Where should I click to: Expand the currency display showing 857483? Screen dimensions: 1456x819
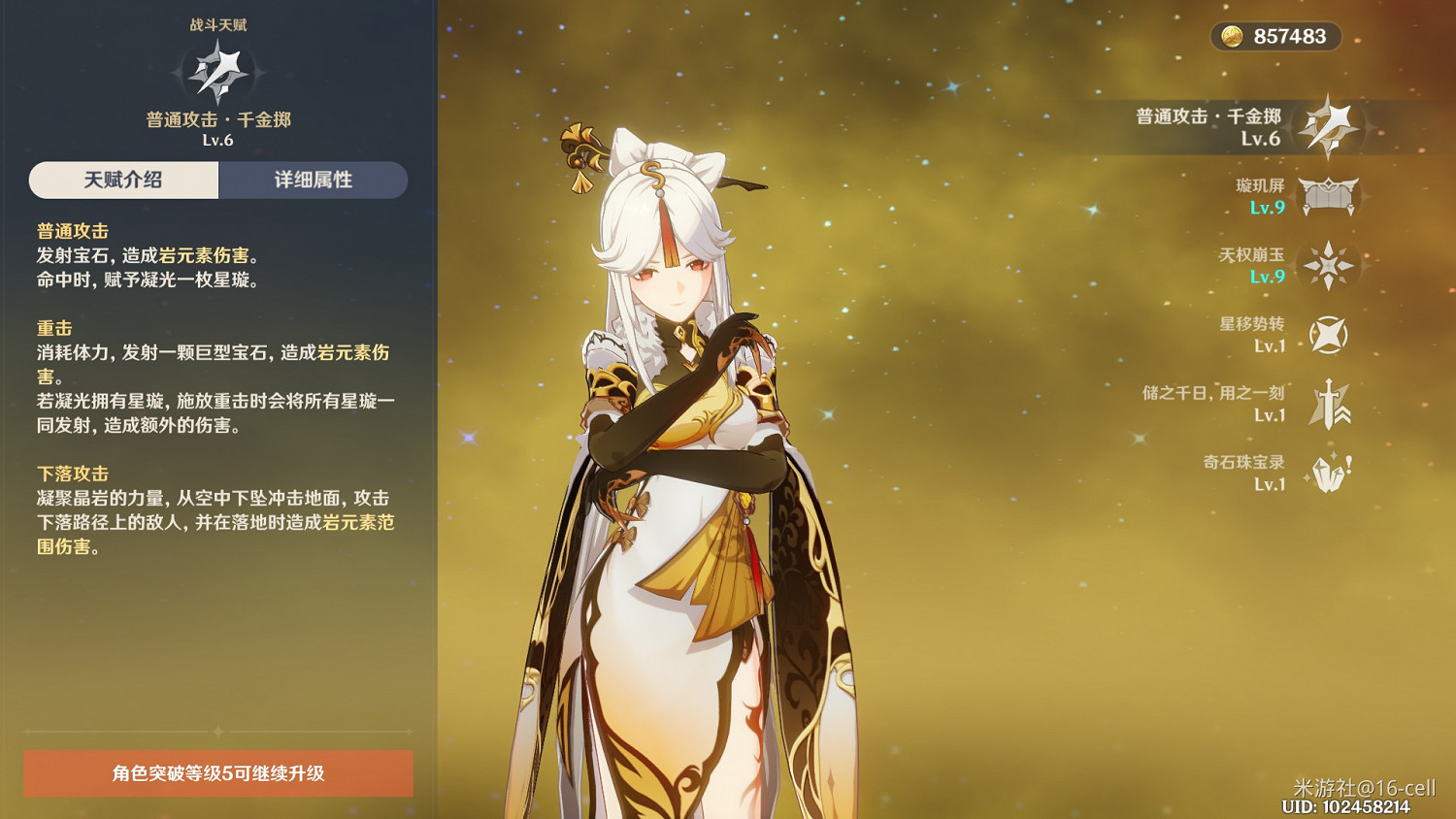point(1275,35)
